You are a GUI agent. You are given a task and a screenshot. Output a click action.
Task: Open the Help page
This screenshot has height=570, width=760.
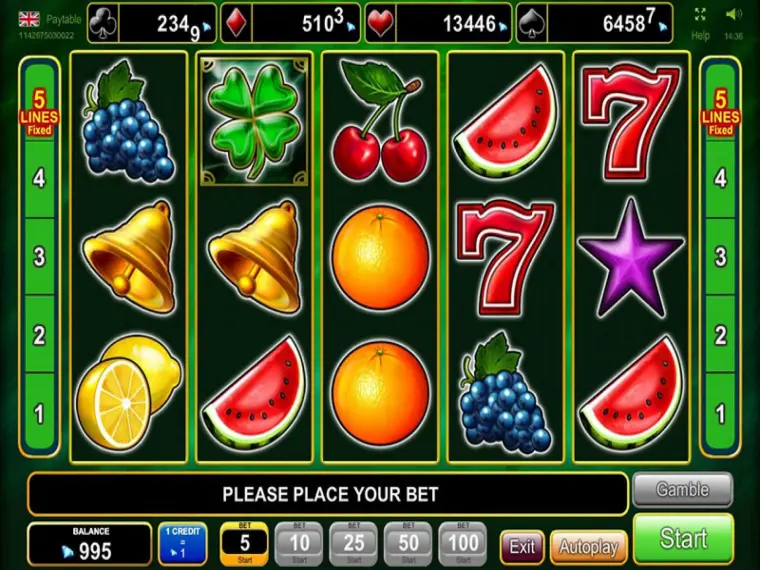click(700, 35)
